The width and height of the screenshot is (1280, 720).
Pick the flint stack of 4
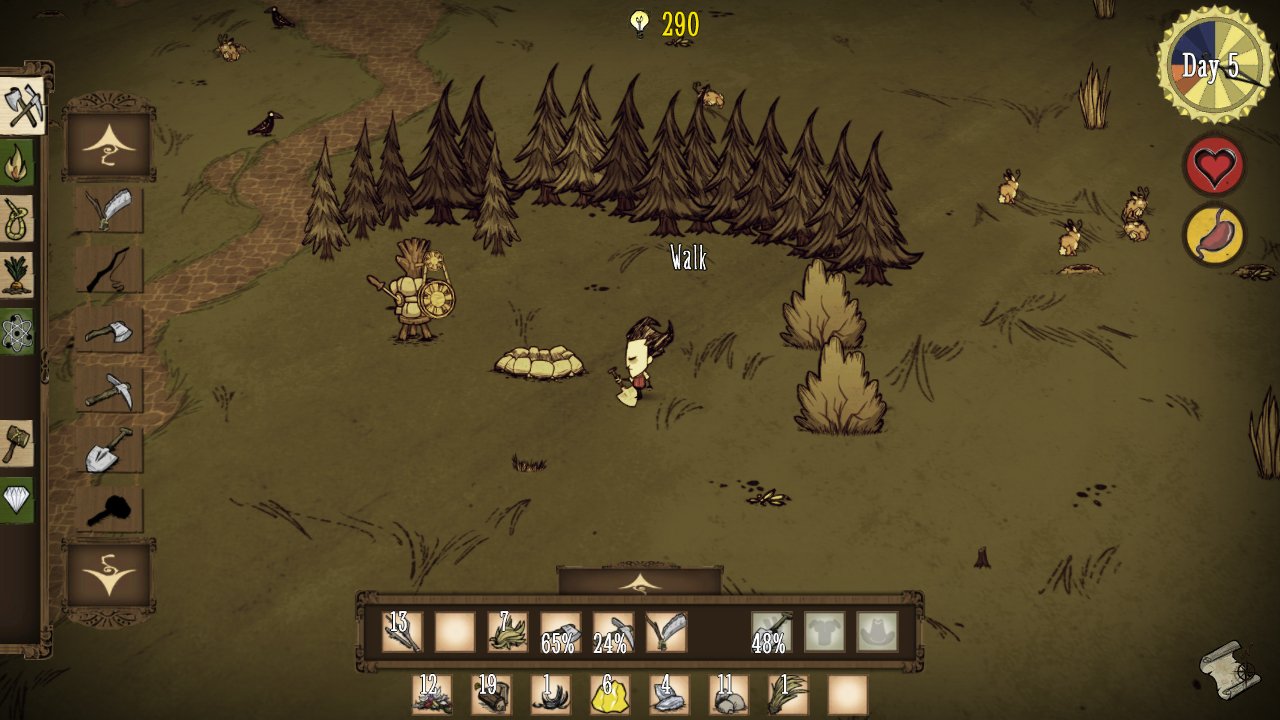click(x=668, y=695)
